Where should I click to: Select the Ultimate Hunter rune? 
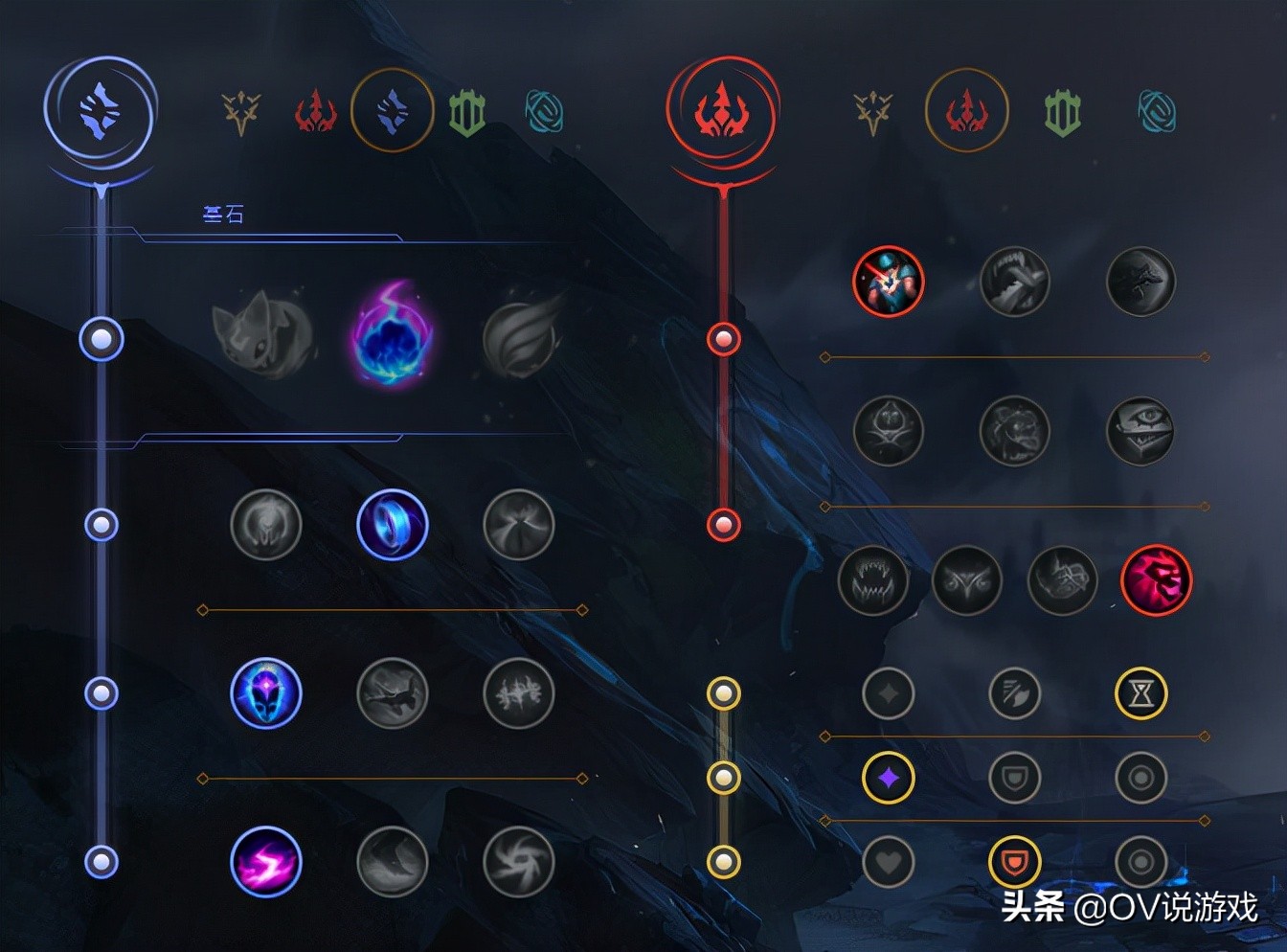[1157, 581]
